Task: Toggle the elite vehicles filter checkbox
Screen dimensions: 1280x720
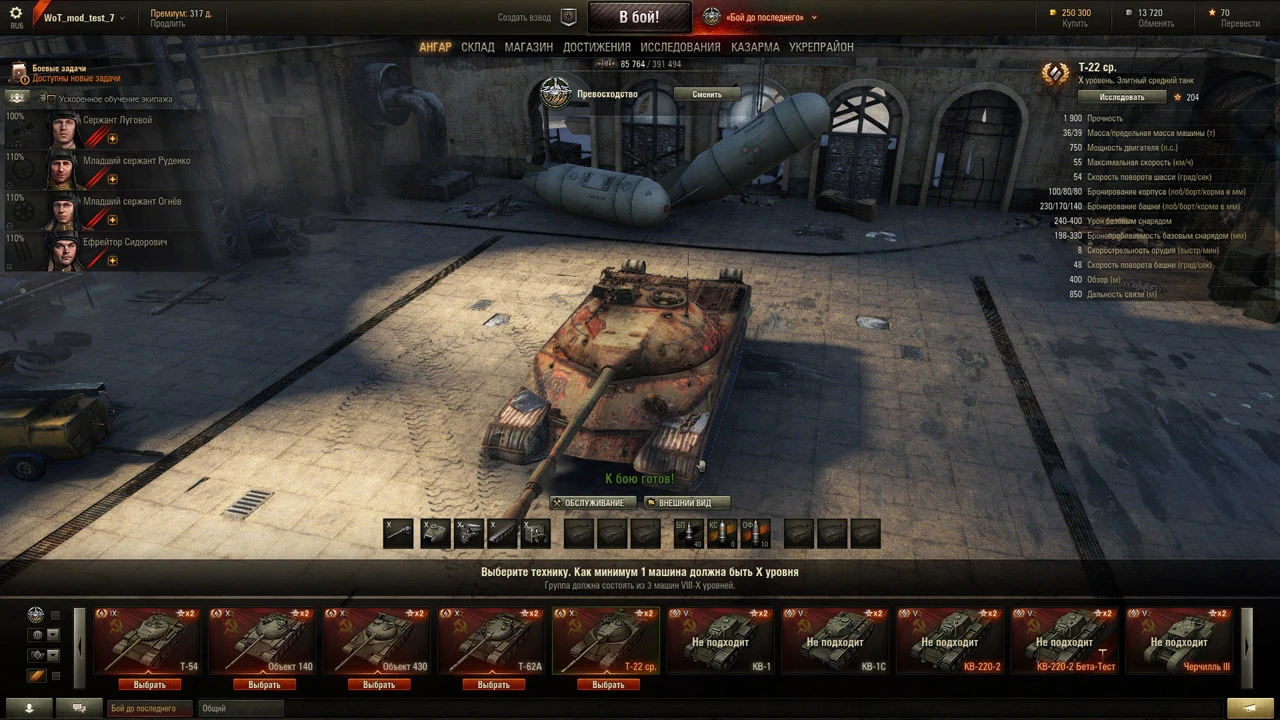Action: pyautogui.click(x=55, y=614)
